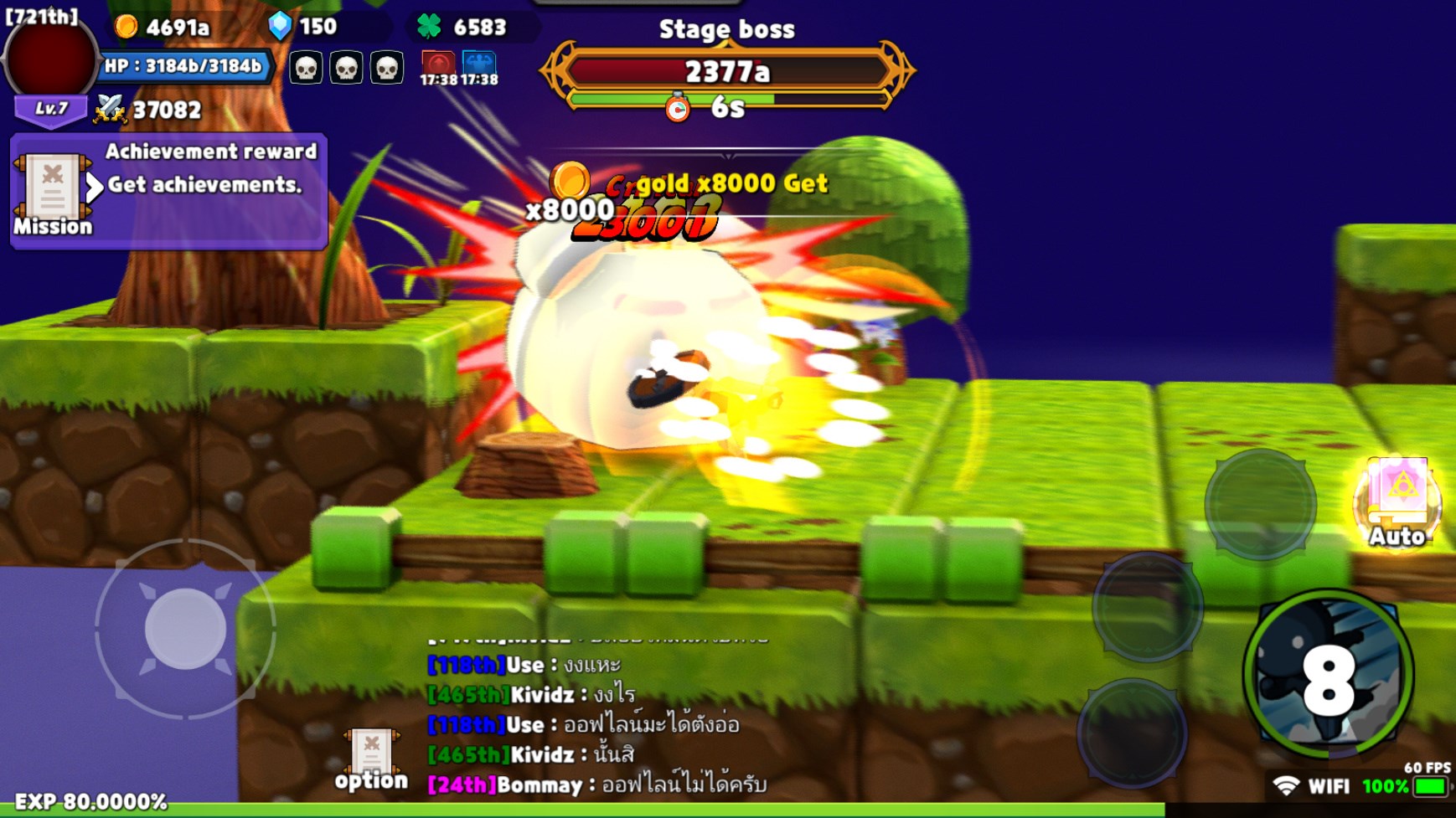Tap the gold coin currency counter
1456x818 pixels.
tap(163, 27)
